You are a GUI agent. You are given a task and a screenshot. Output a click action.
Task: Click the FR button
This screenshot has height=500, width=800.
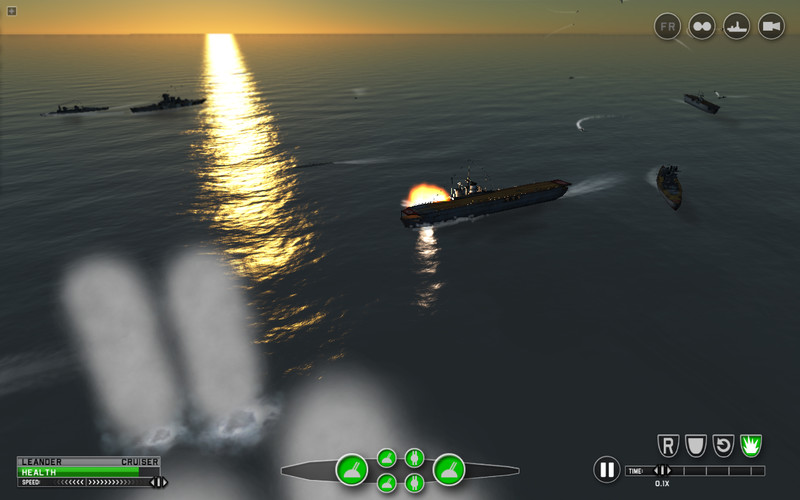click(x=667, y=26)
